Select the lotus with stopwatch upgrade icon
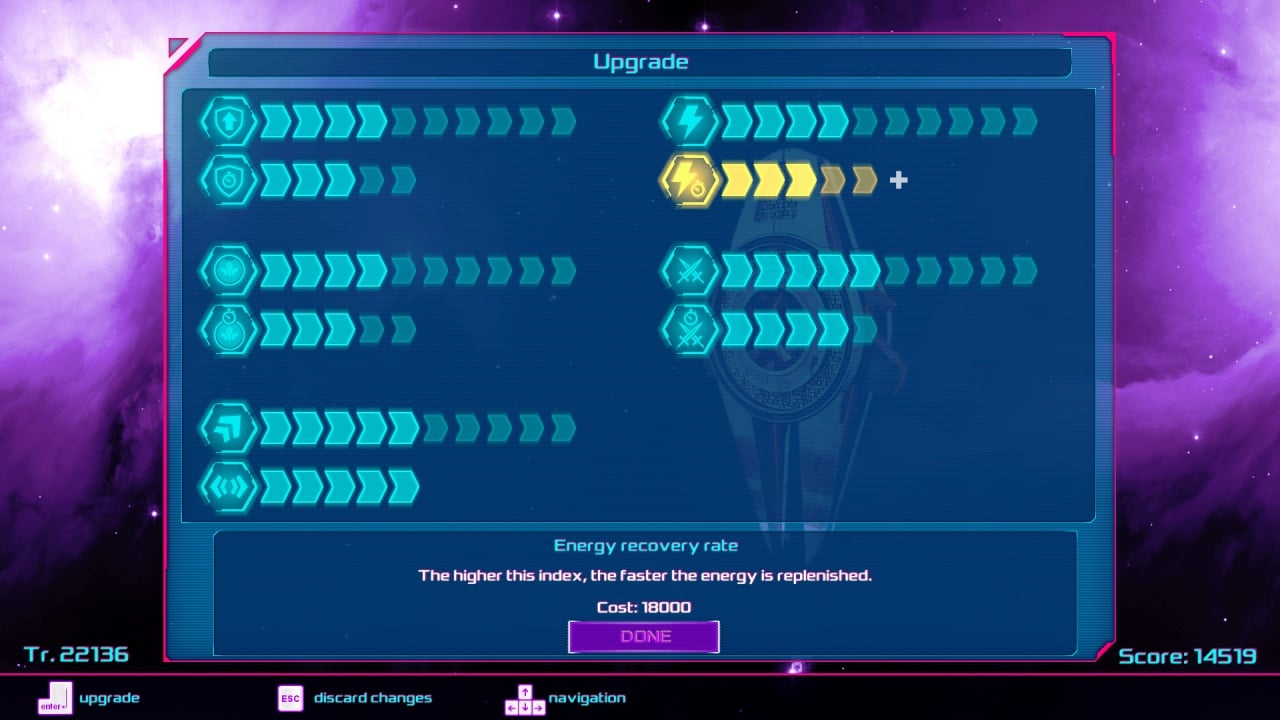Image resolution: width=1280 pixels, height=720 pixels. tap(228, 329)
